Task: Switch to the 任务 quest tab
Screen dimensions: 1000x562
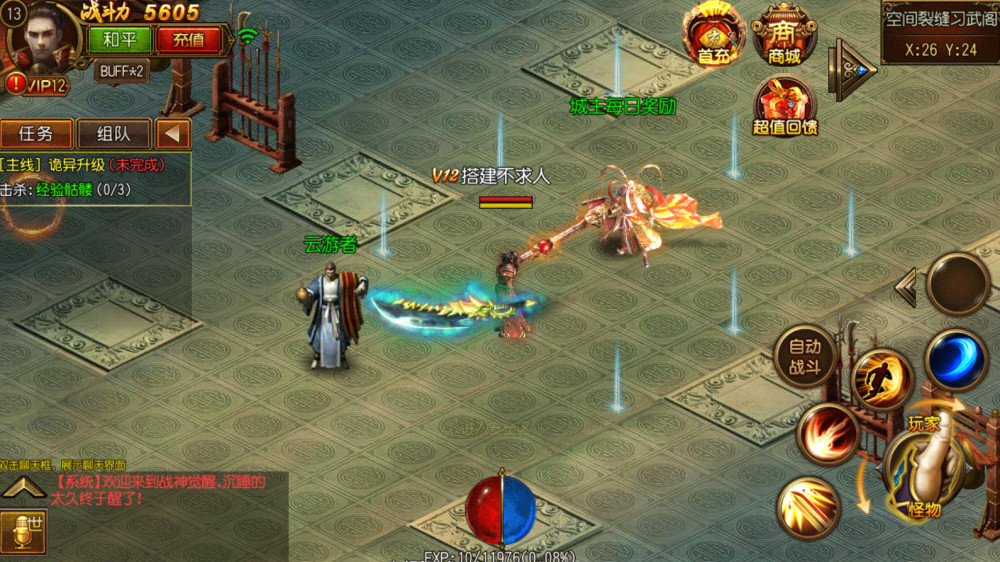Action: coord(36,134)
